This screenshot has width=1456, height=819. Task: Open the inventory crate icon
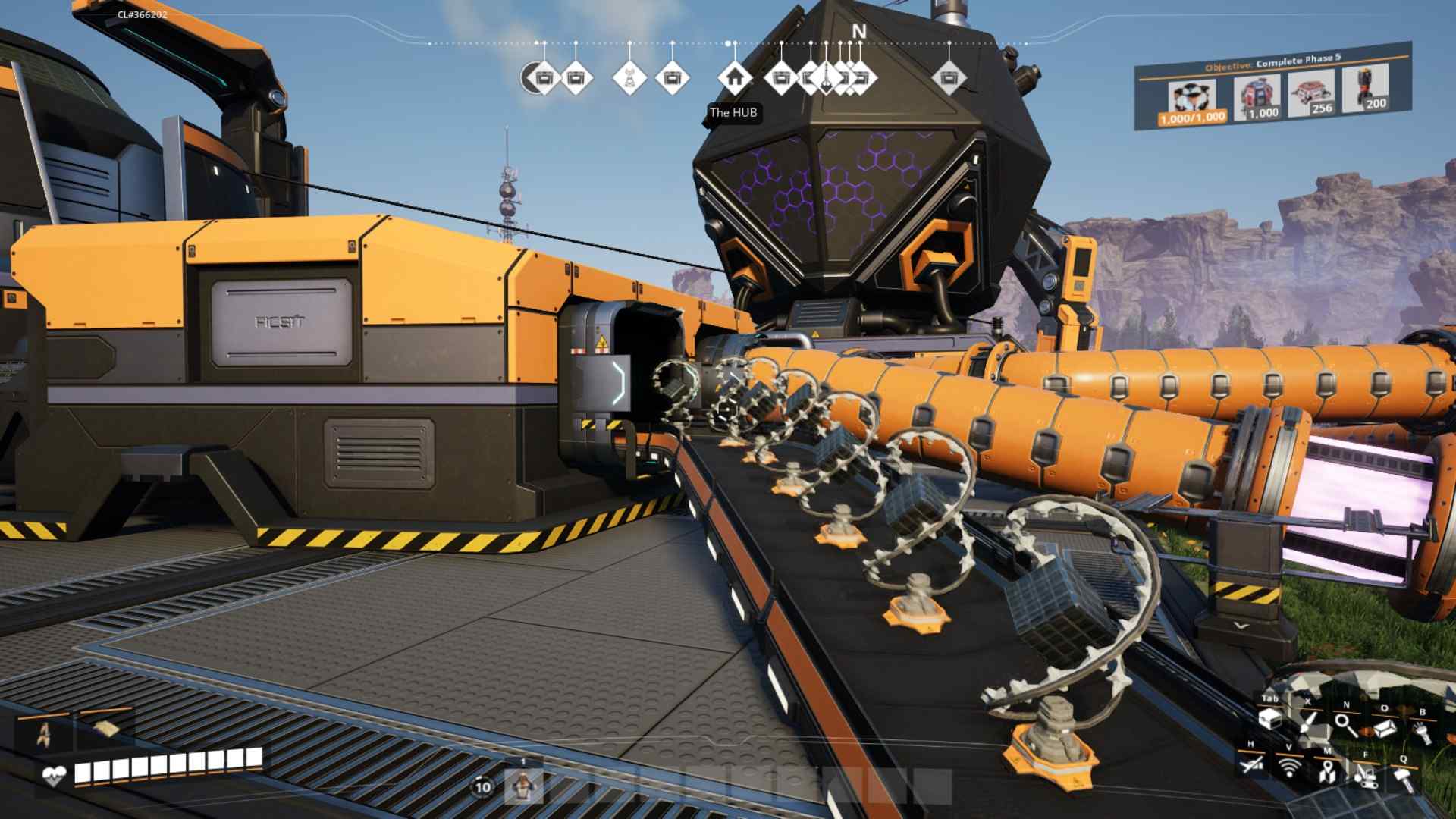point(1269,718)
